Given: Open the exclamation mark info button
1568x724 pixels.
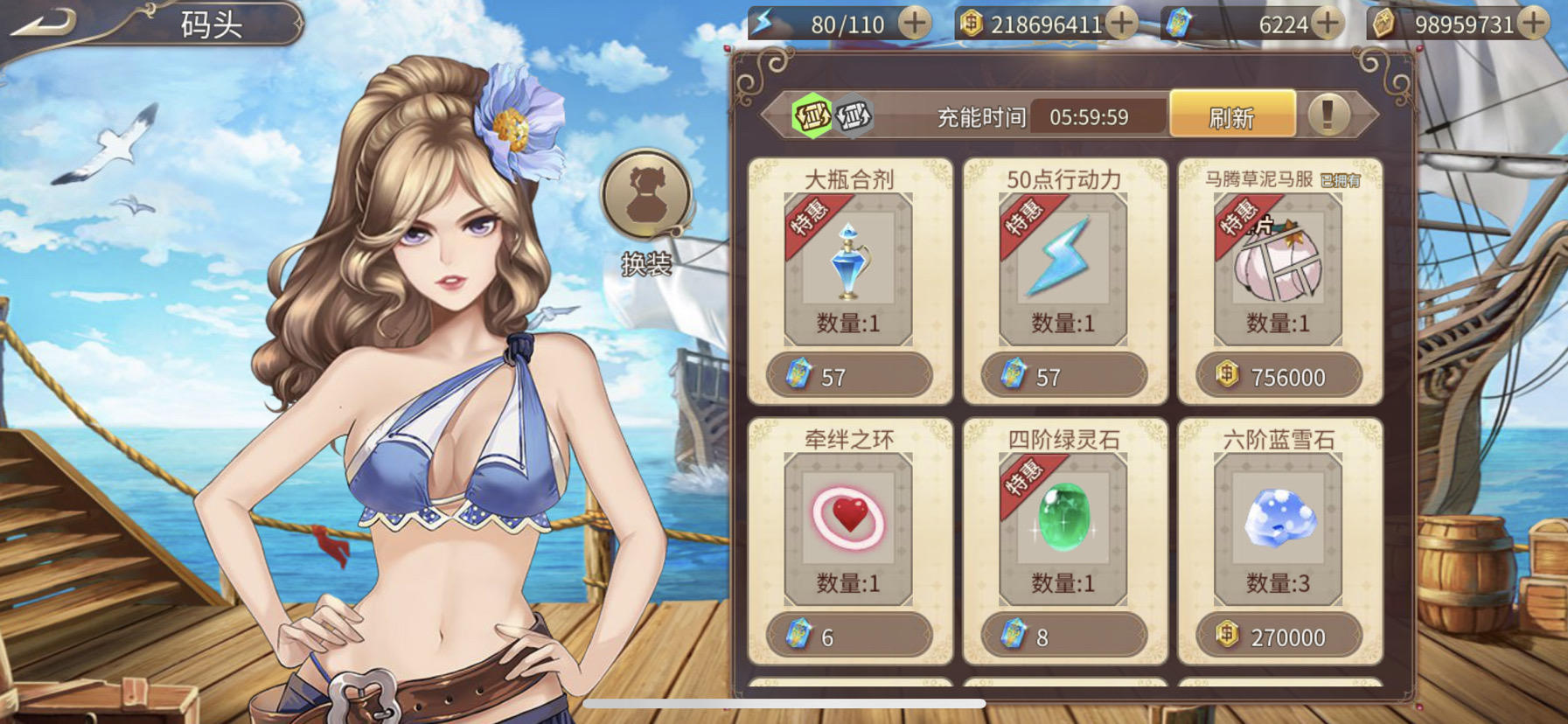Looking at the screenshot, I should tap(1327, 115).
